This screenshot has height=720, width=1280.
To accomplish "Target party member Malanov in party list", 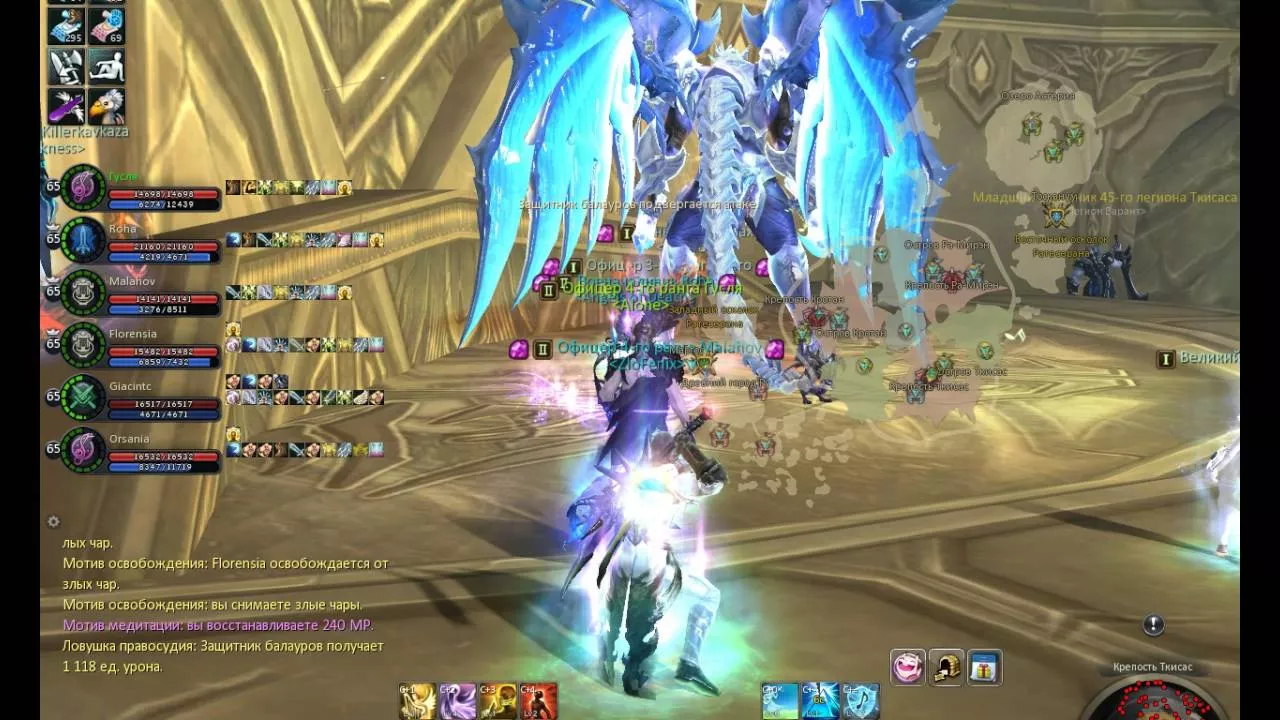I will [x=82, y=294].
